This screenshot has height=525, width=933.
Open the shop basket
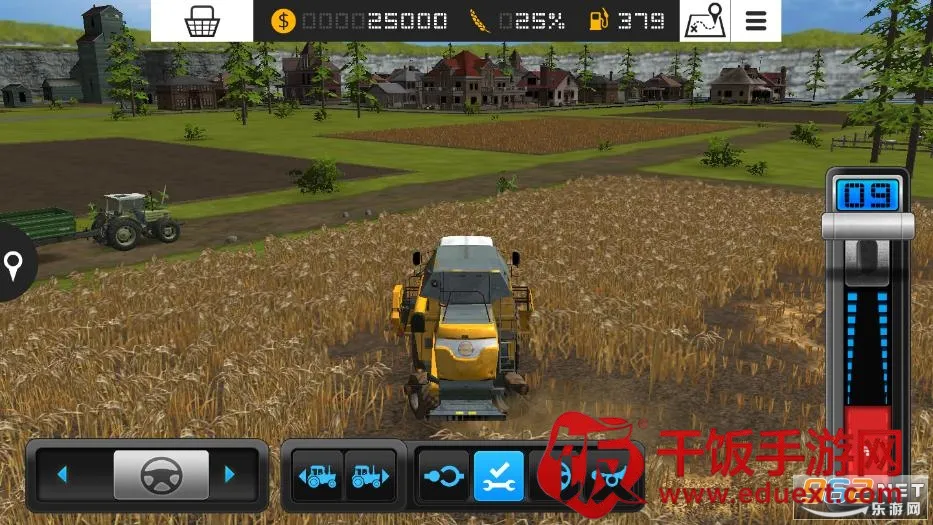pyautogui.click(x=202, y=21)
